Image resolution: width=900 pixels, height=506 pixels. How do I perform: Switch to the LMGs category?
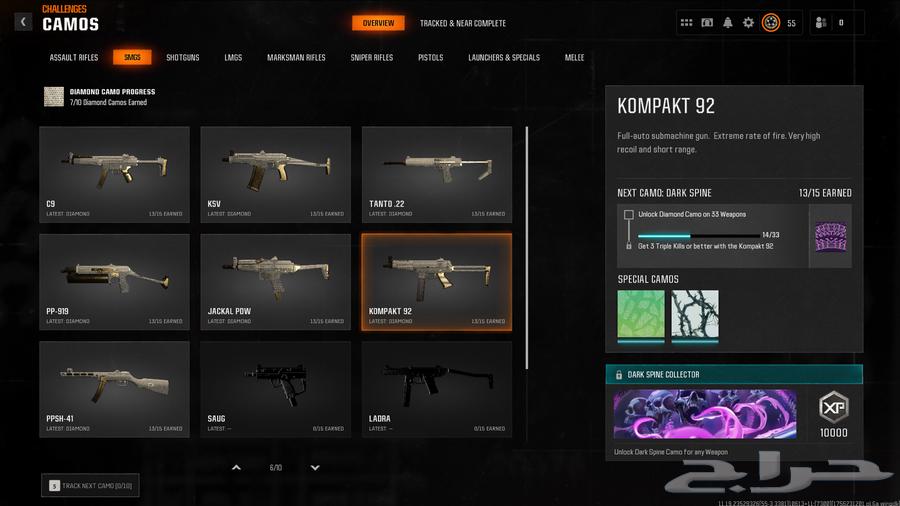tap(233, 58)
